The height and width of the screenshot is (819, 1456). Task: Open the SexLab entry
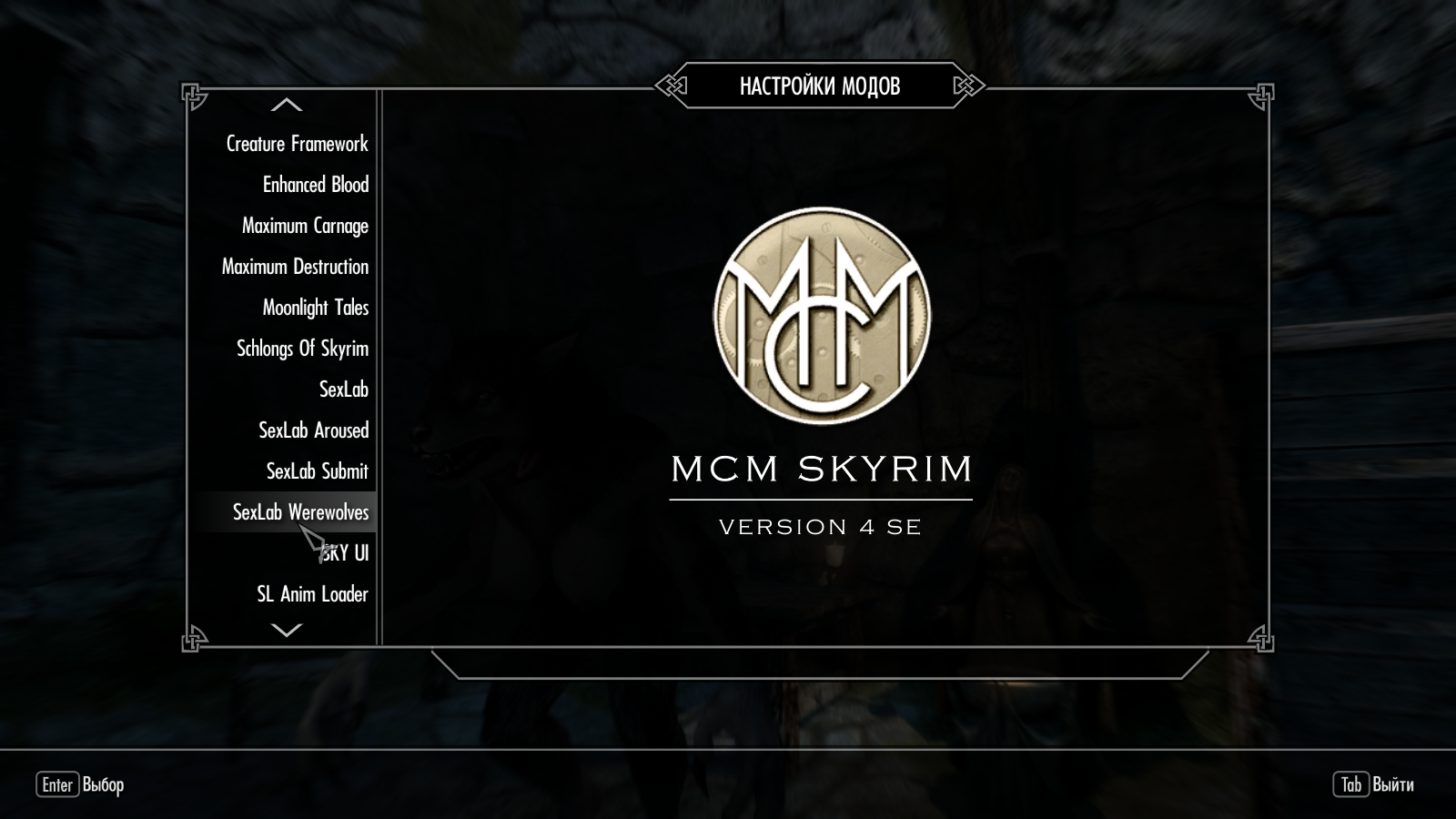point(343,389)
